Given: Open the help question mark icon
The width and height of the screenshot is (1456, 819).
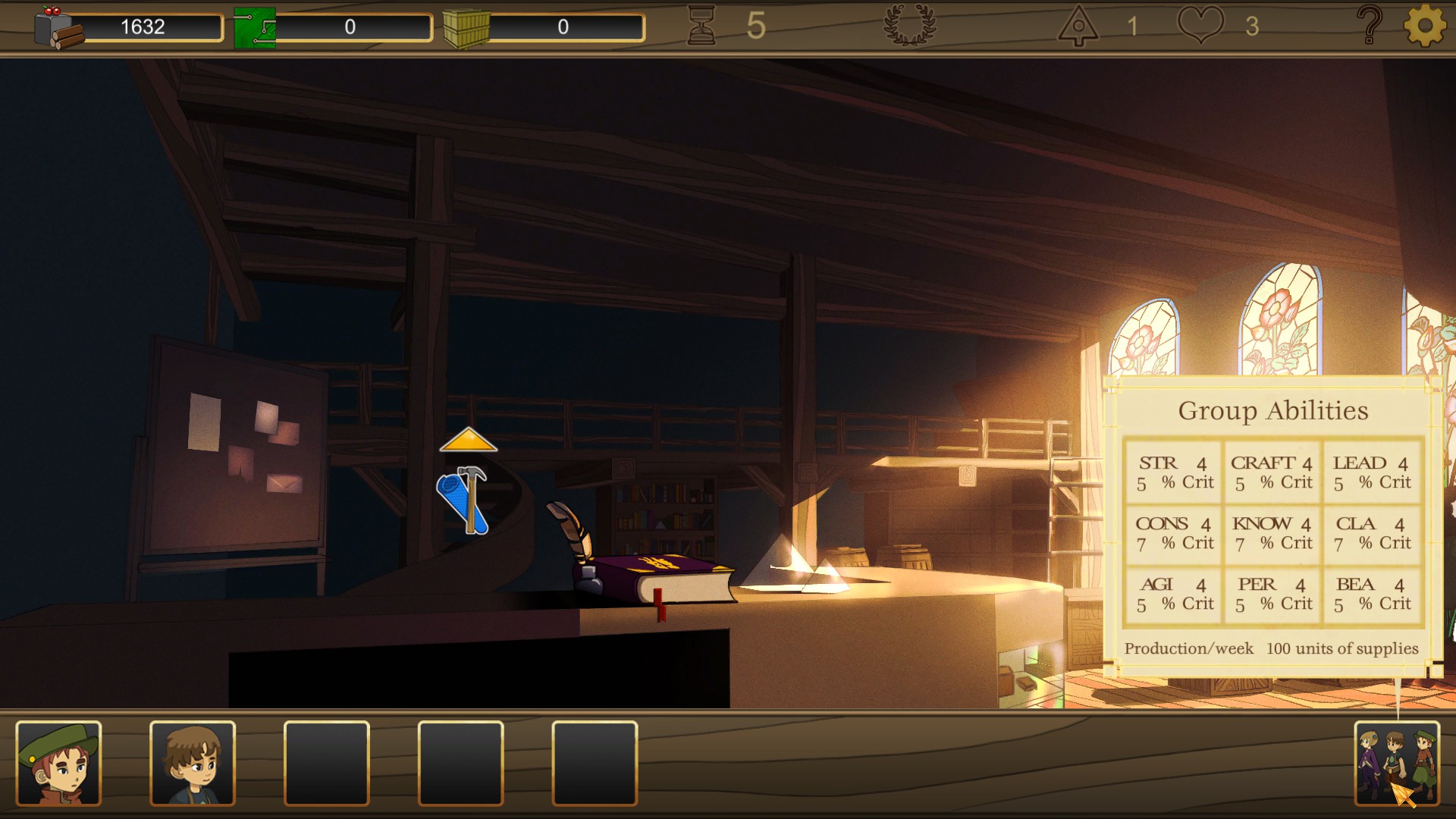Looking at the screenshot, I should coord(1369,25).
